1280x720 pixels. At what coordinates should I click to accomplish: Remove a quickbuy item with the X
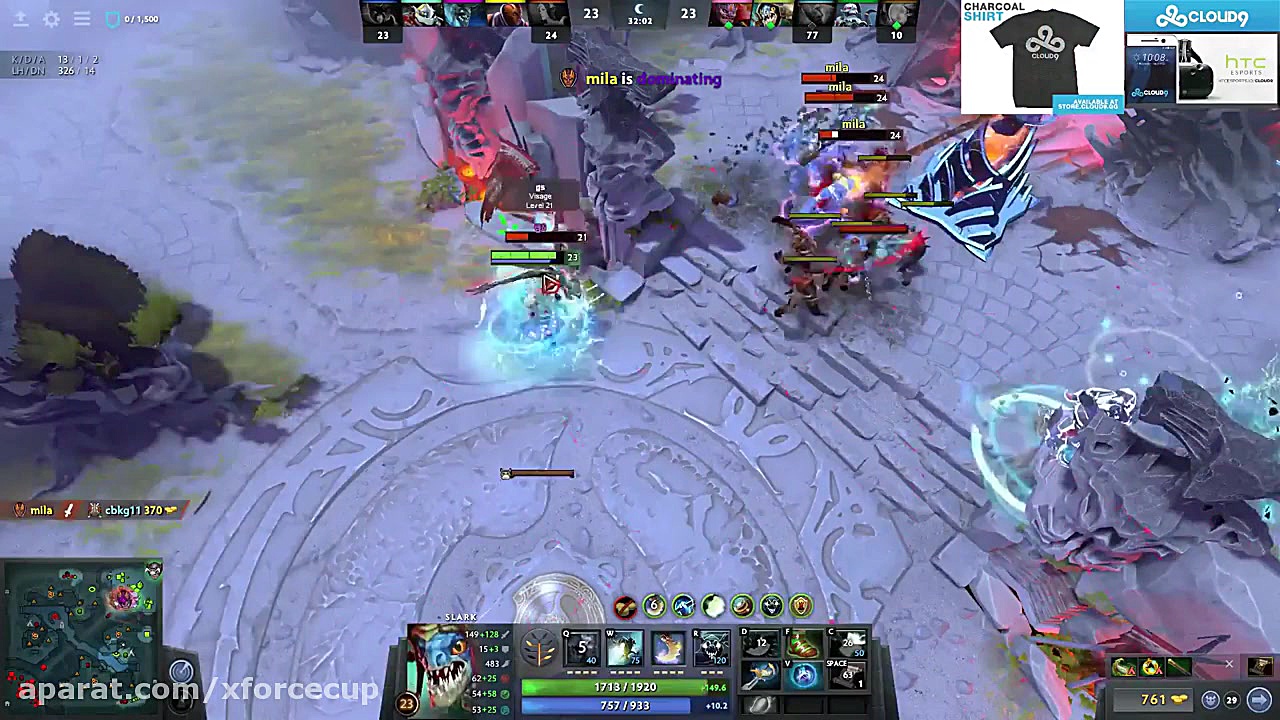click(x=1229, y=664)
